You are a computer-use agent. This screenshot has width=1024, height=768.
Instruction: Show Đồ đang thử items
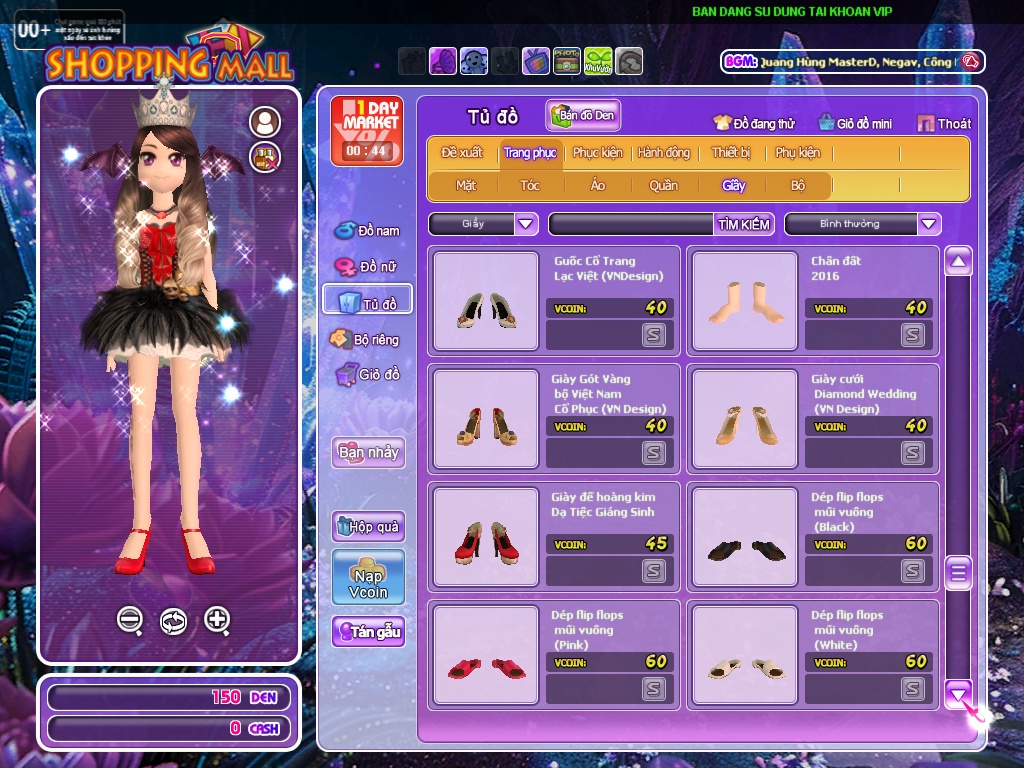[x=754, y=124]
